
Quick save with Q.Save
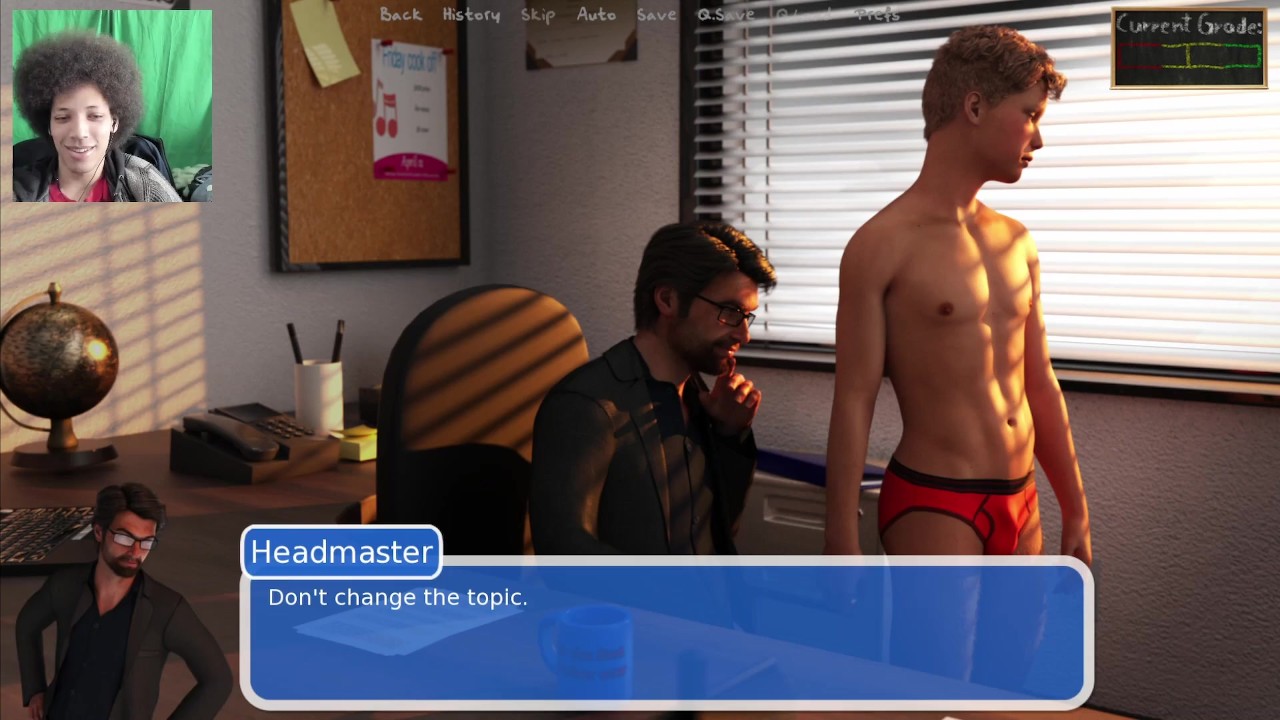726,15
